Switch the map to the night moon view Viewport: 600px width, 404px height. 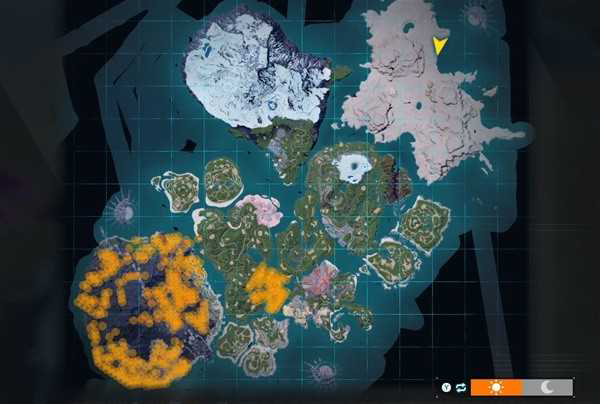(x=547, y=387)
